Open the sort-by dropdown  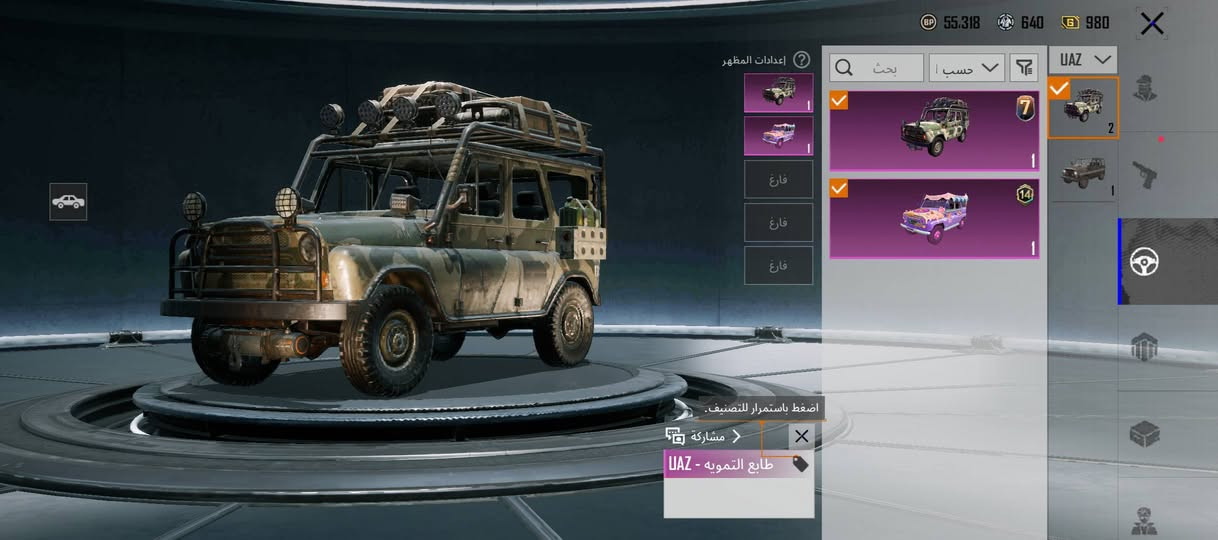tap(967, 68)
